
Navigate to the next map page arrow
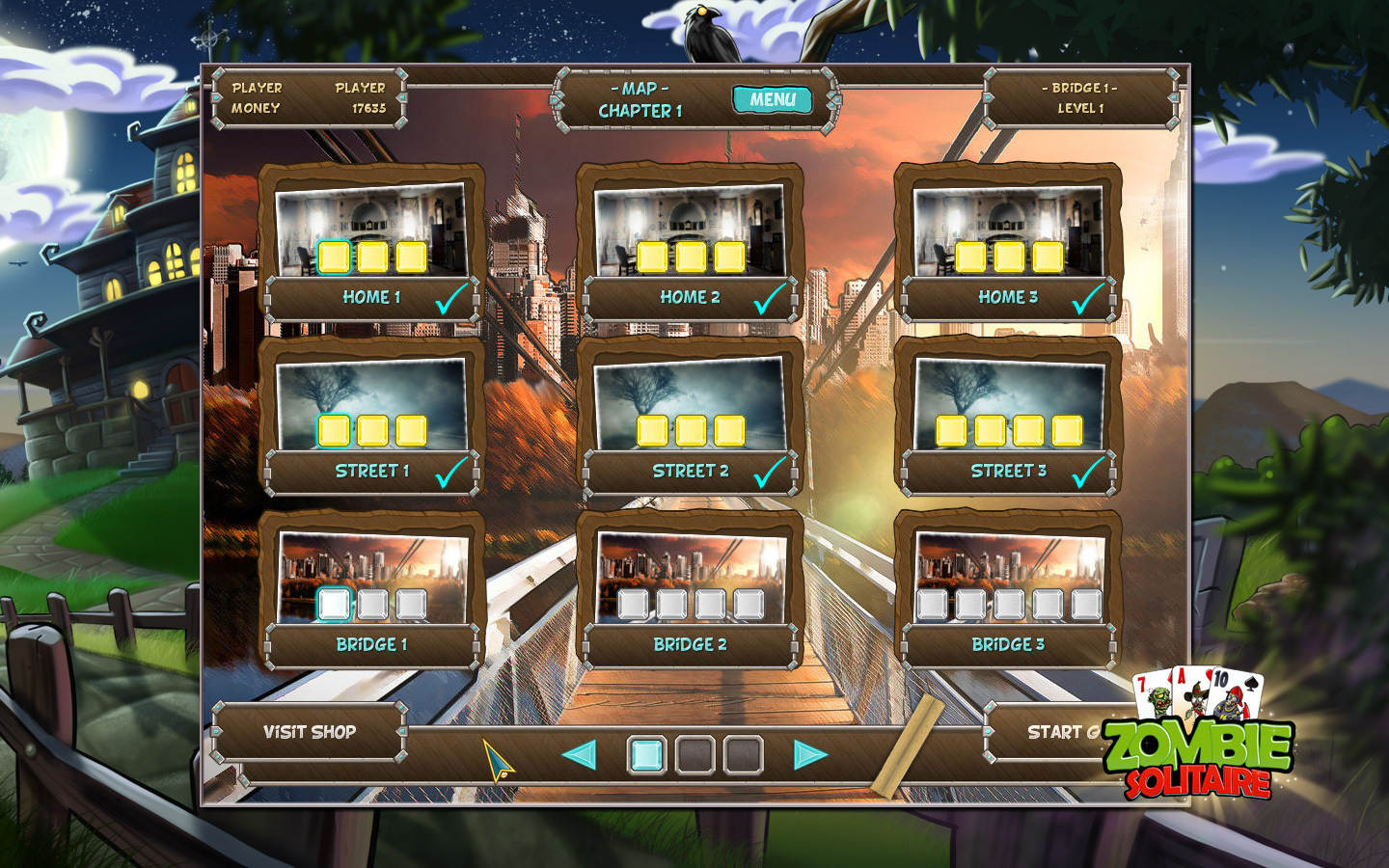click(808, 755)
